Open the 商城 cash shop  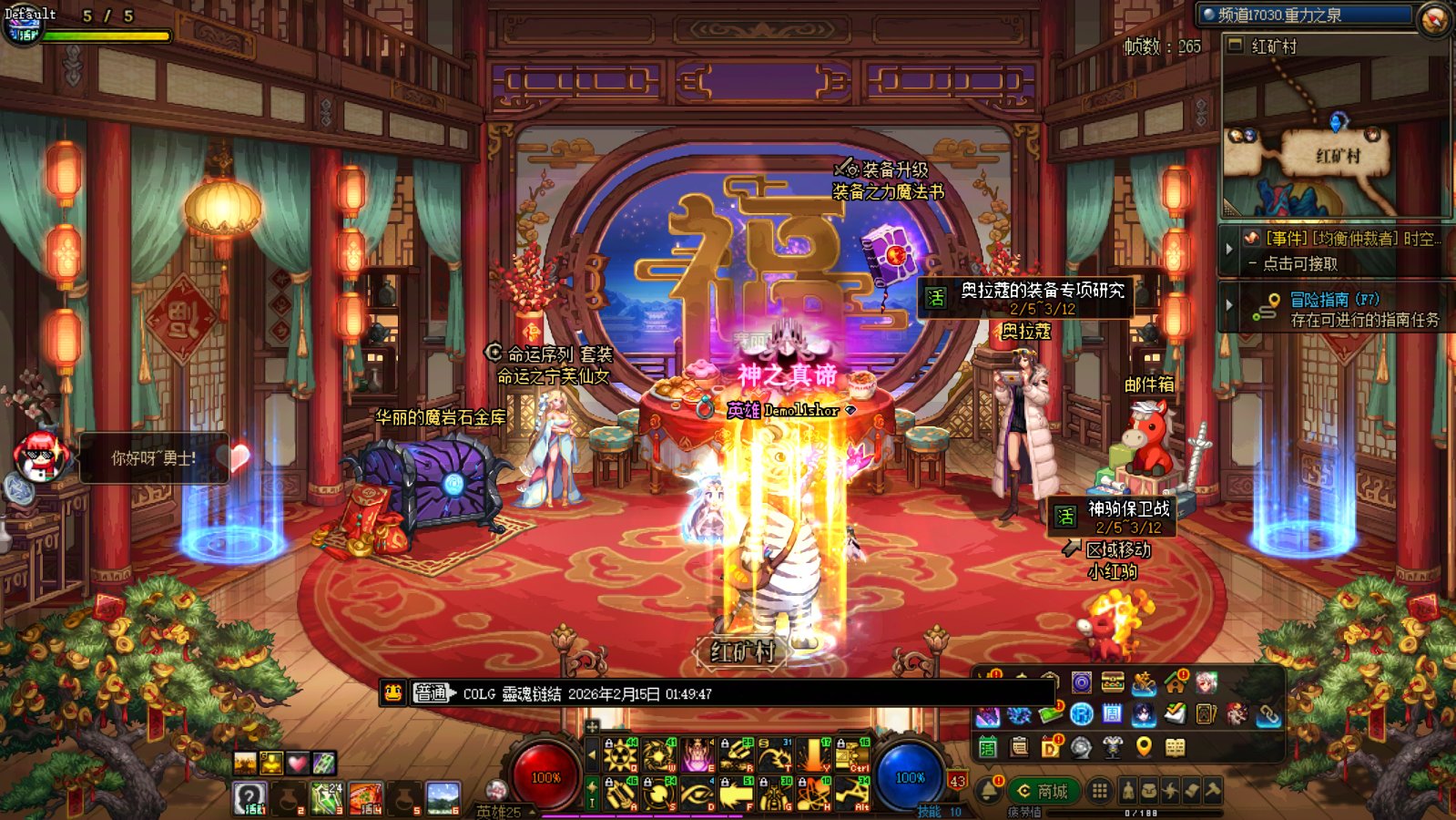1043,791
